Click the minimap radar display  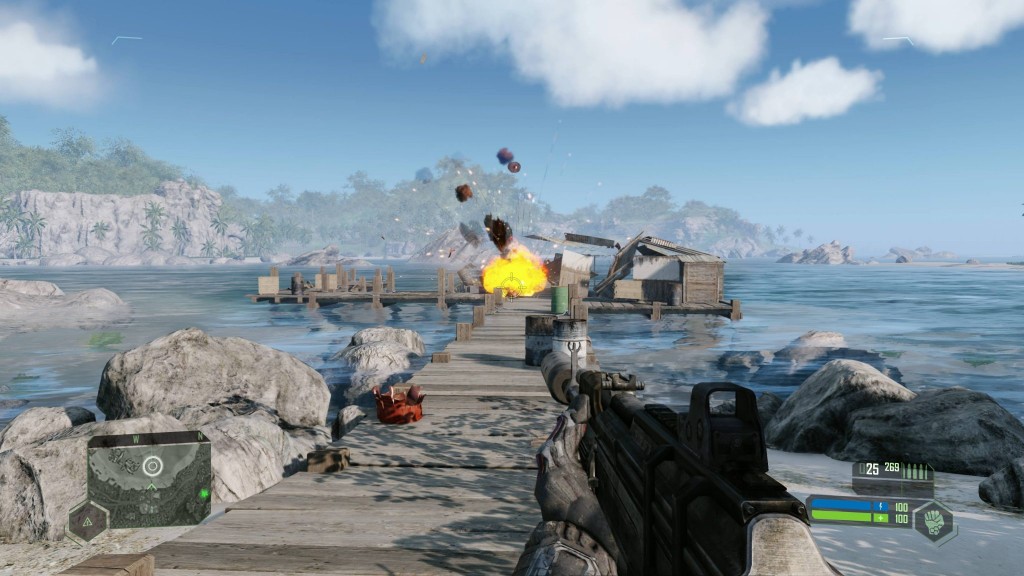point(150,485)
